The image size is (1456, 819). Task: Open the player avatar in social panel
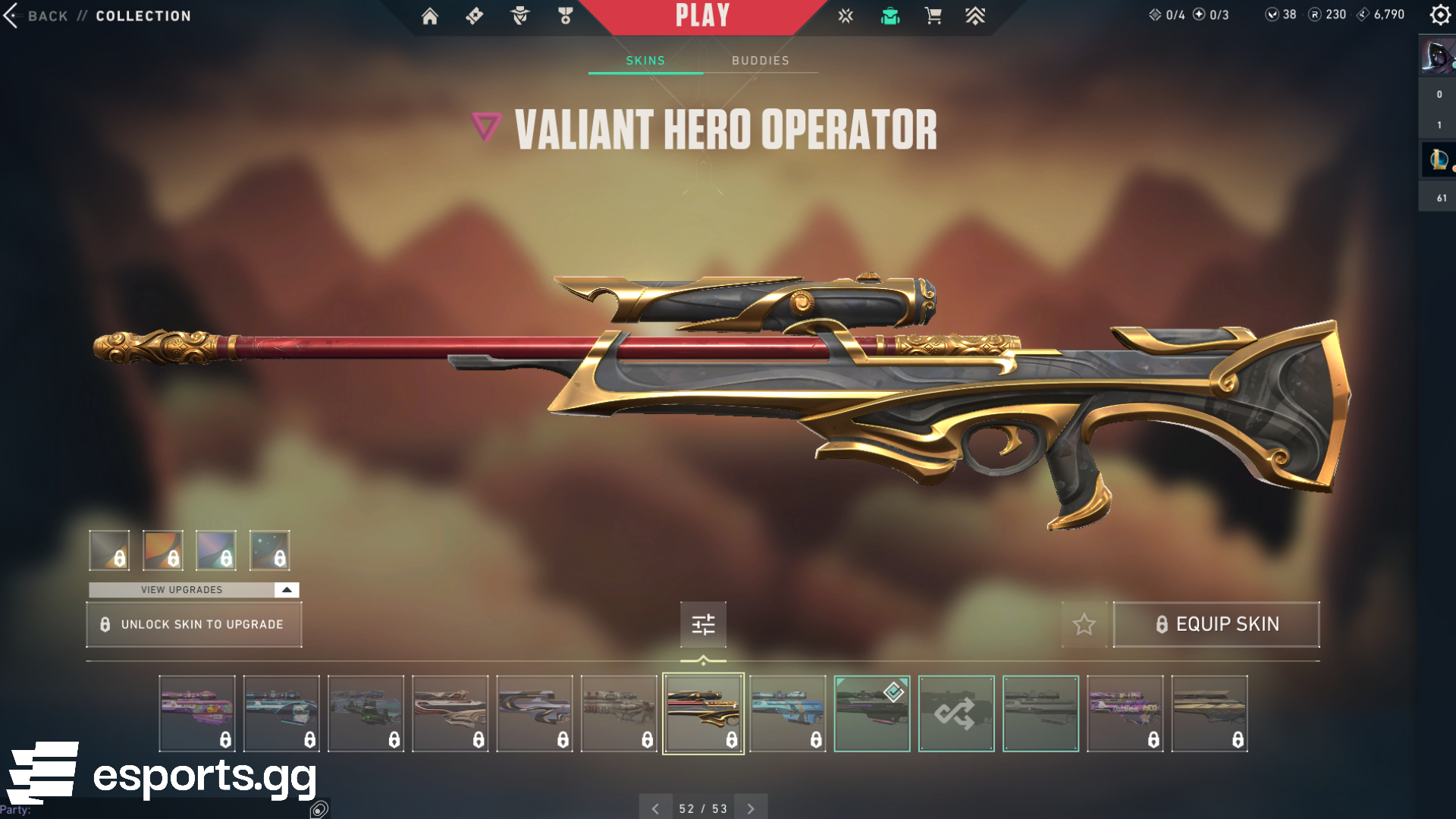pyautogui.click(x=1437, y=57)
